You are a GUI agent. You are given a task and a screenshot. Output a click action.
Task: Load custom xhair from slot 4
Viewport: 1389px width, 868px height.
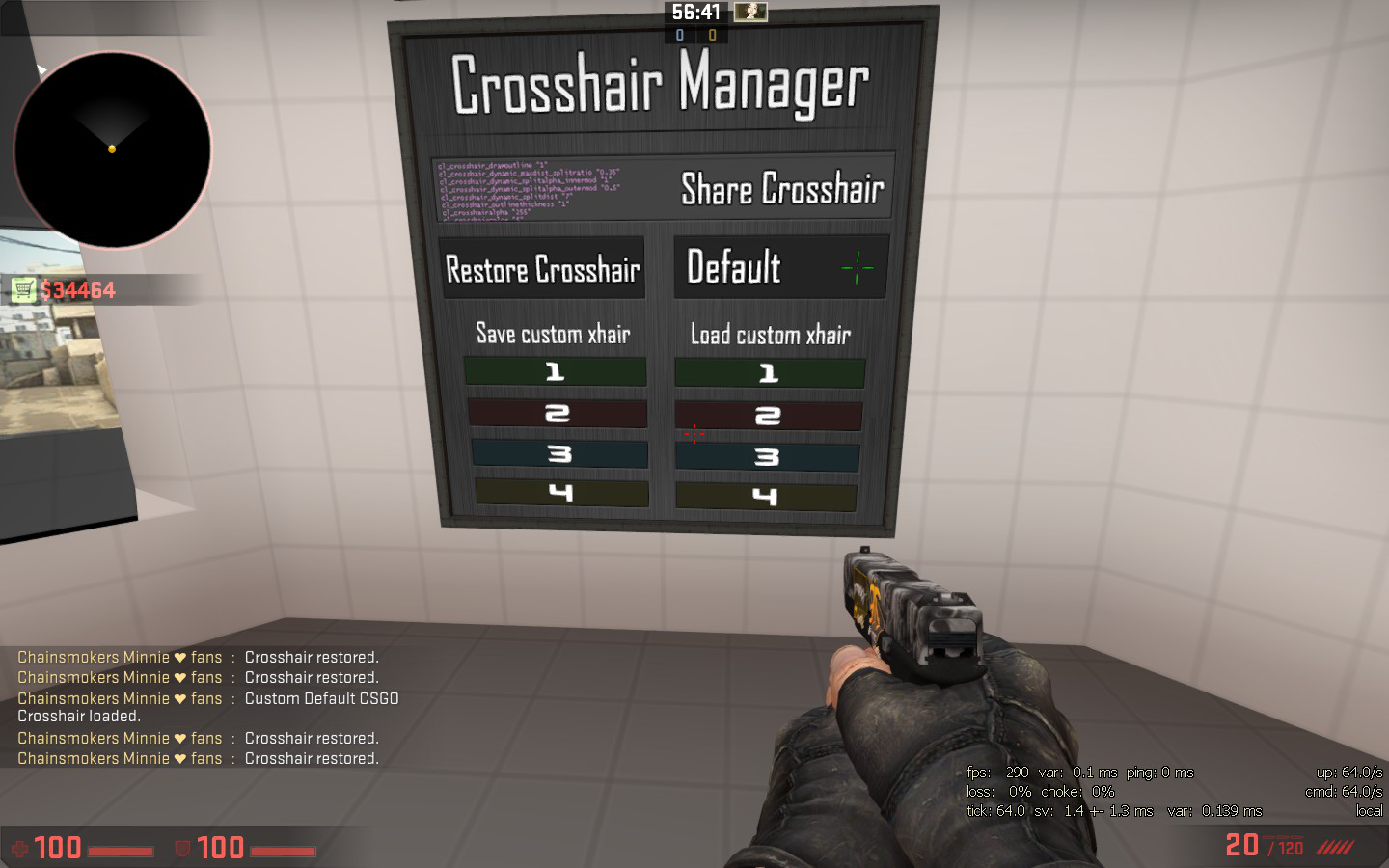766,497
